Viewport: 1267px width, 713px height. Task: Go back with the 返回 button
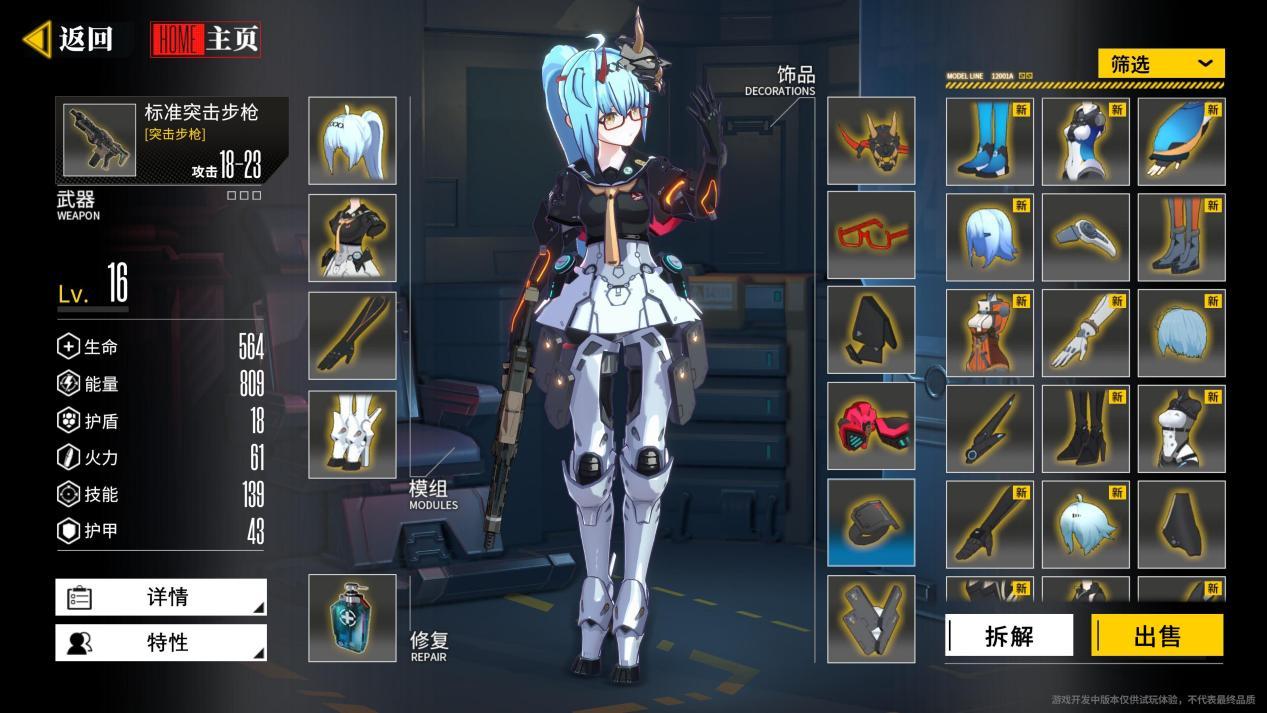point(70,39)
